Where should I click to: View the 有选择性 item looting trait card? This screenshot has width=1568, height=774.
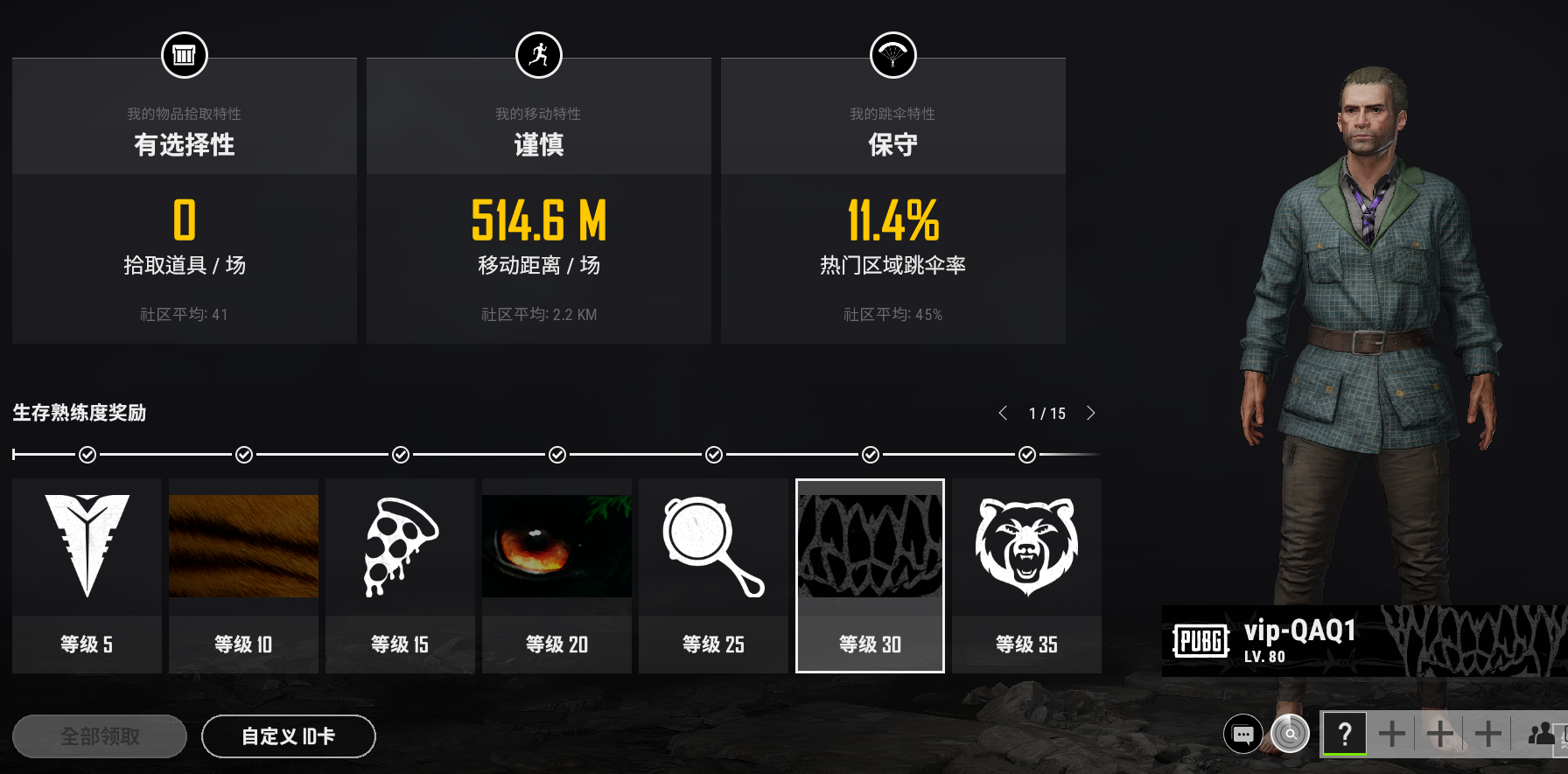coord(185,201)
